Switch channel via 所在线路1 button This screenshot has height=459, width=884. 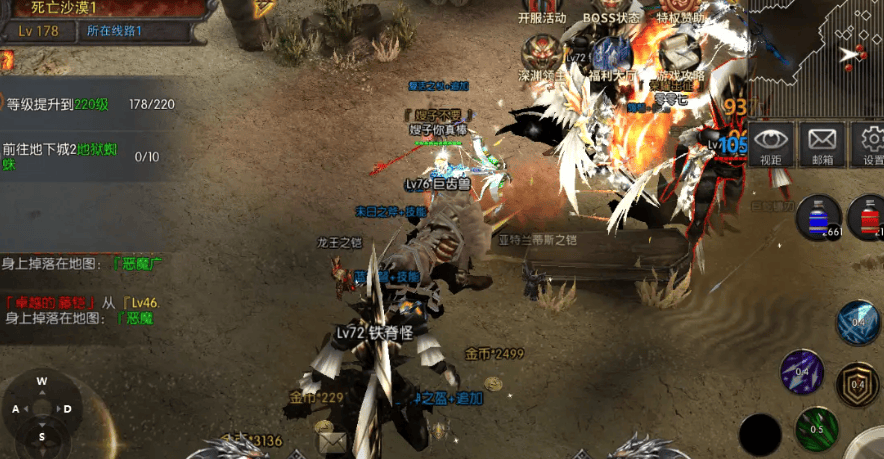pos(114,31)
